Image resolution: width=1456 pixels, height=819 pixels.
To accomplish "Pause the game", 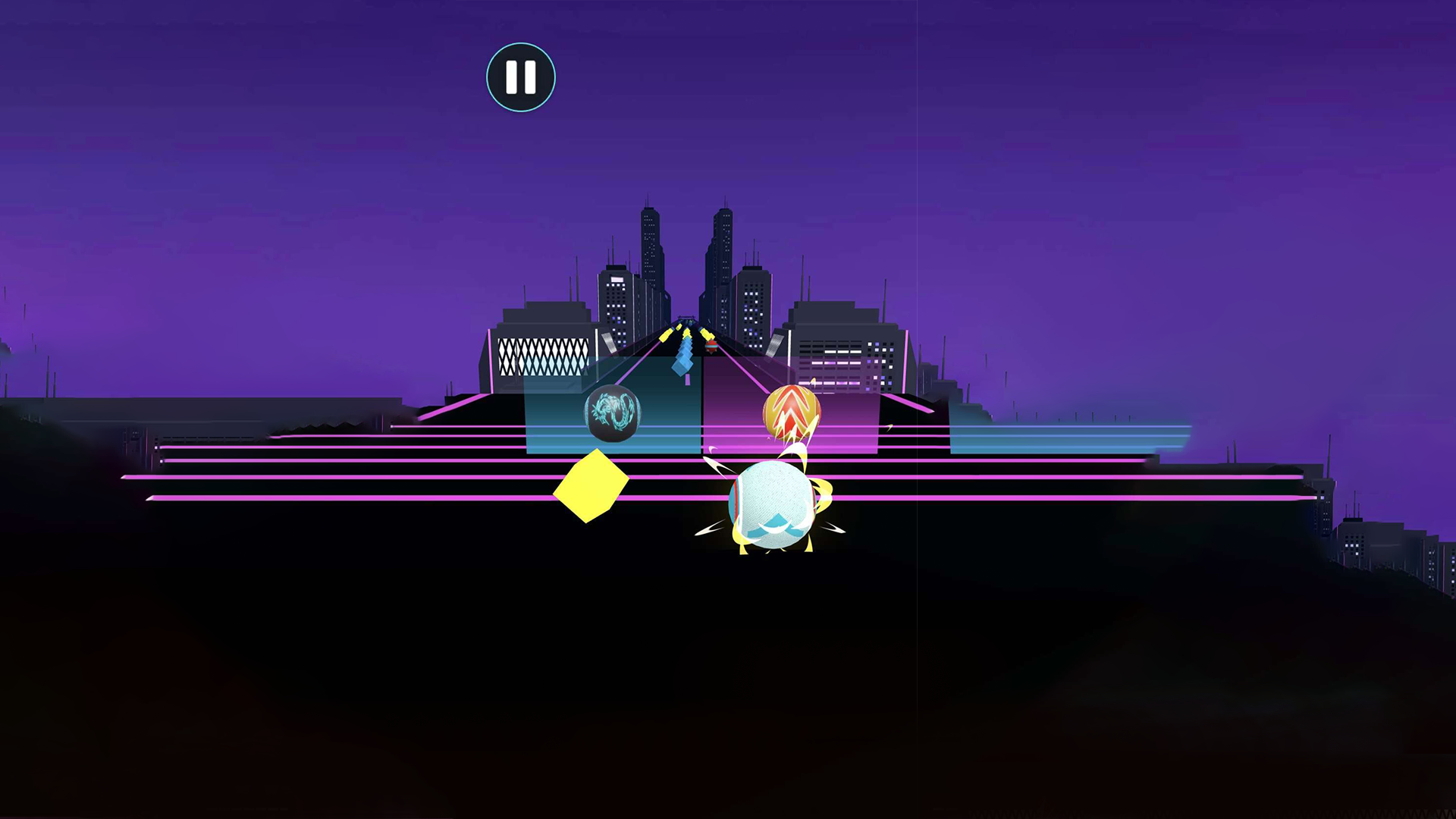I will pyautogui.click(x=520, y=76).
